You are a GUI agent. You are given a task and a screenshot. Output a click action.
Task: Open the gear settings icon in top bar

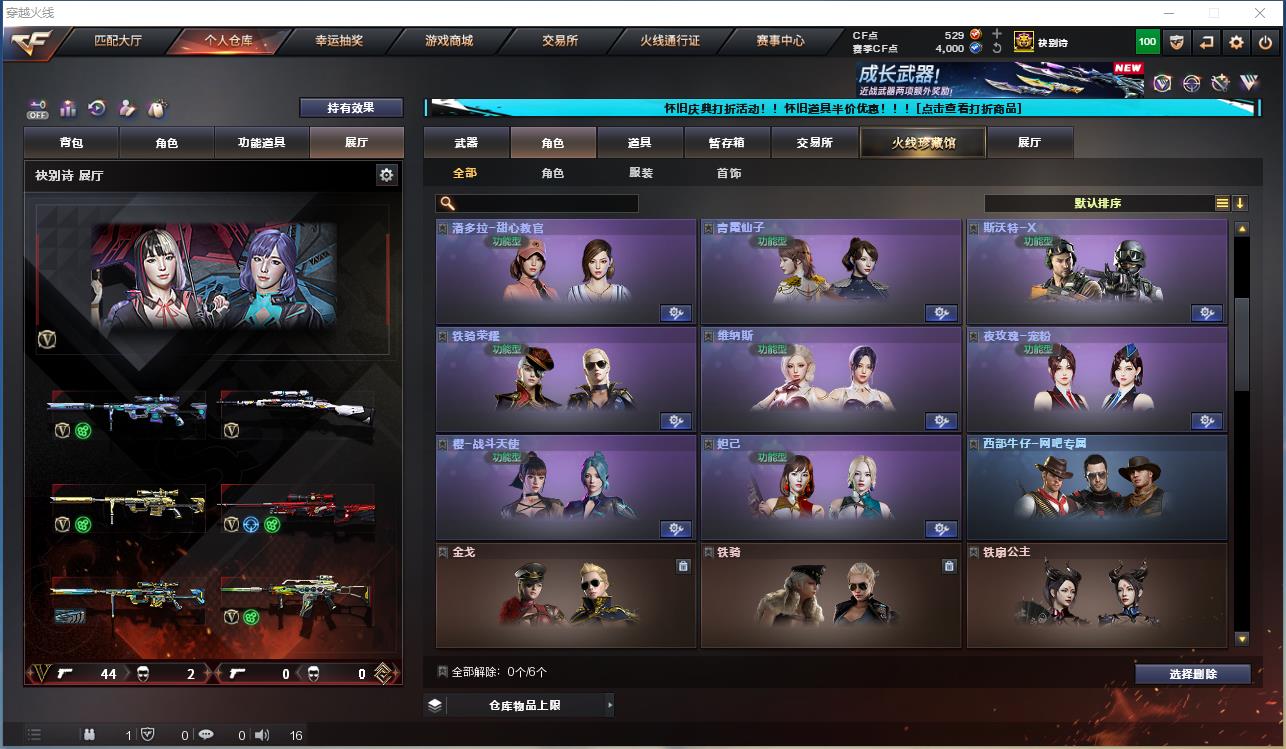pos(1237,42)
